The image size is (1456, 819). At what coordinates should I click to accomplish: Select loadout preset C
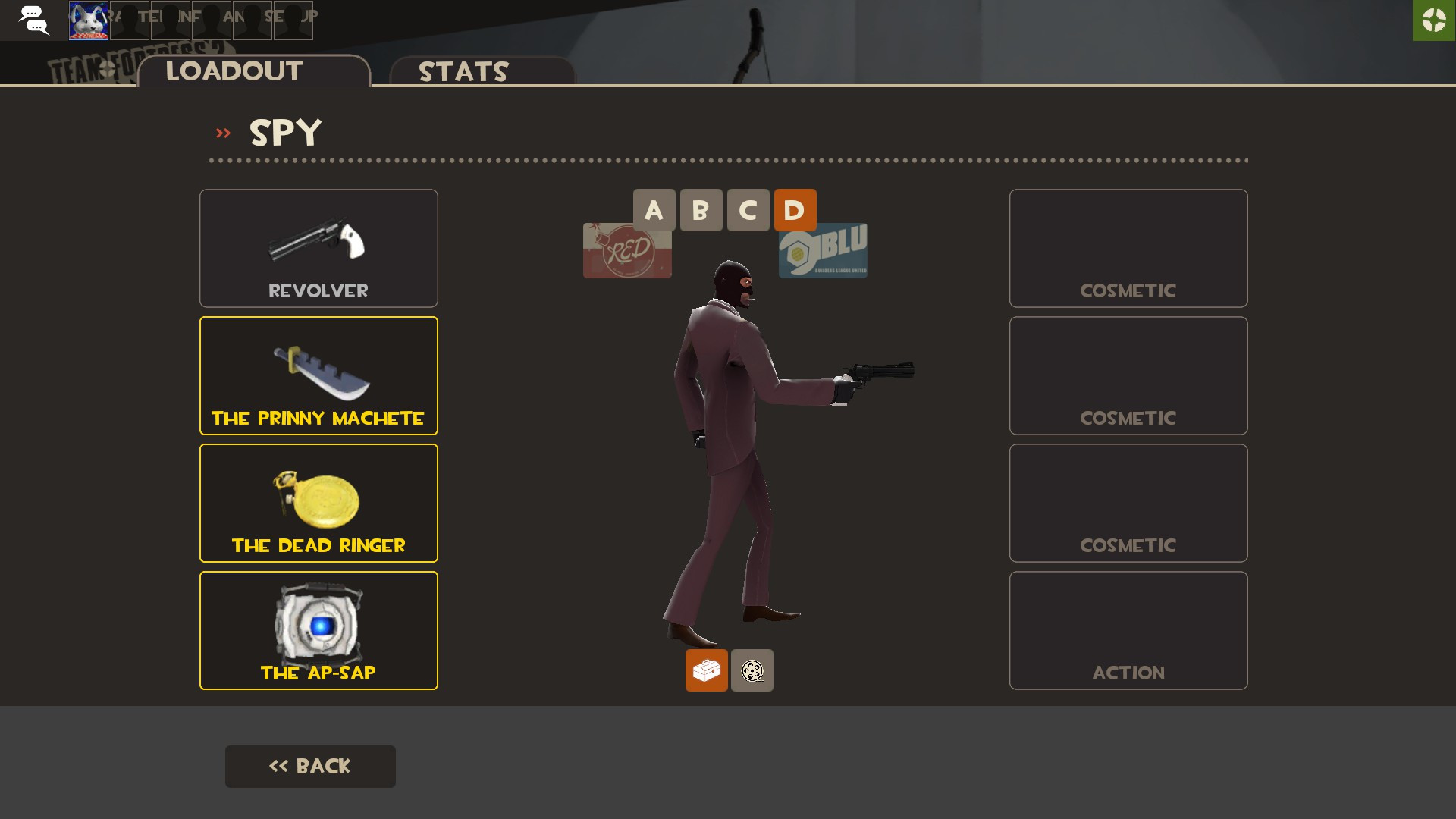pyautogui.click(x=748, y=210)
